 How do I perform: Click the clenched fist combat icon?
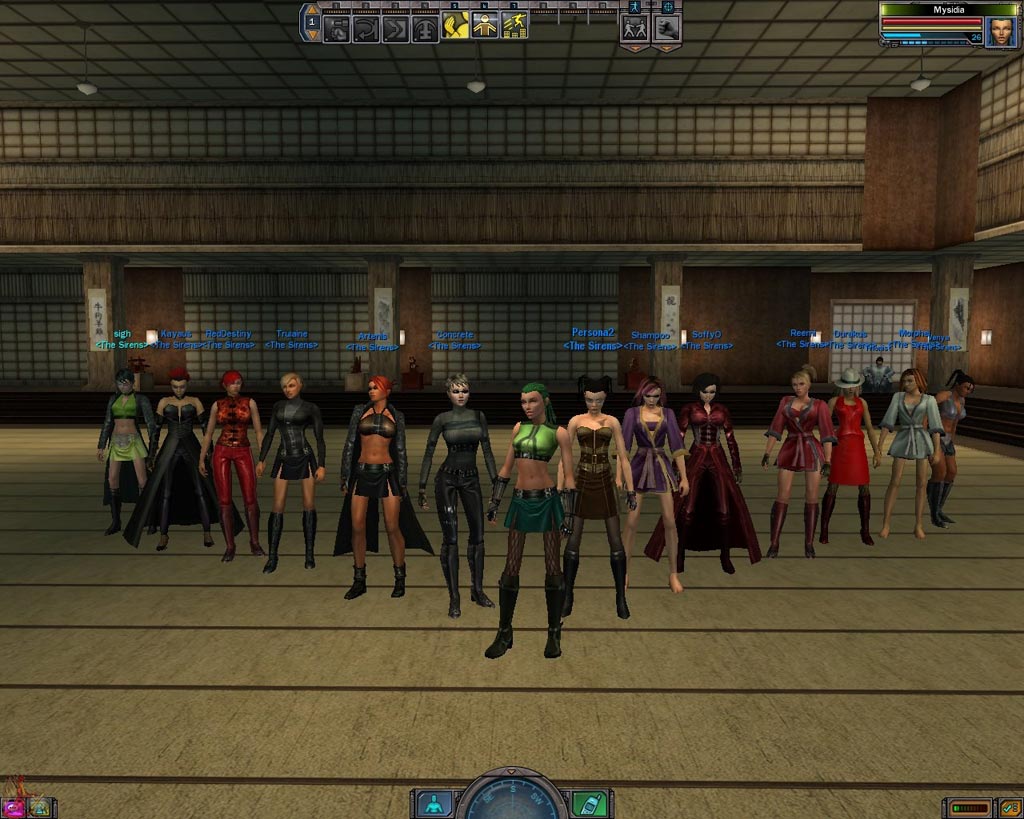pyautogui.click(x=667, y=28)
